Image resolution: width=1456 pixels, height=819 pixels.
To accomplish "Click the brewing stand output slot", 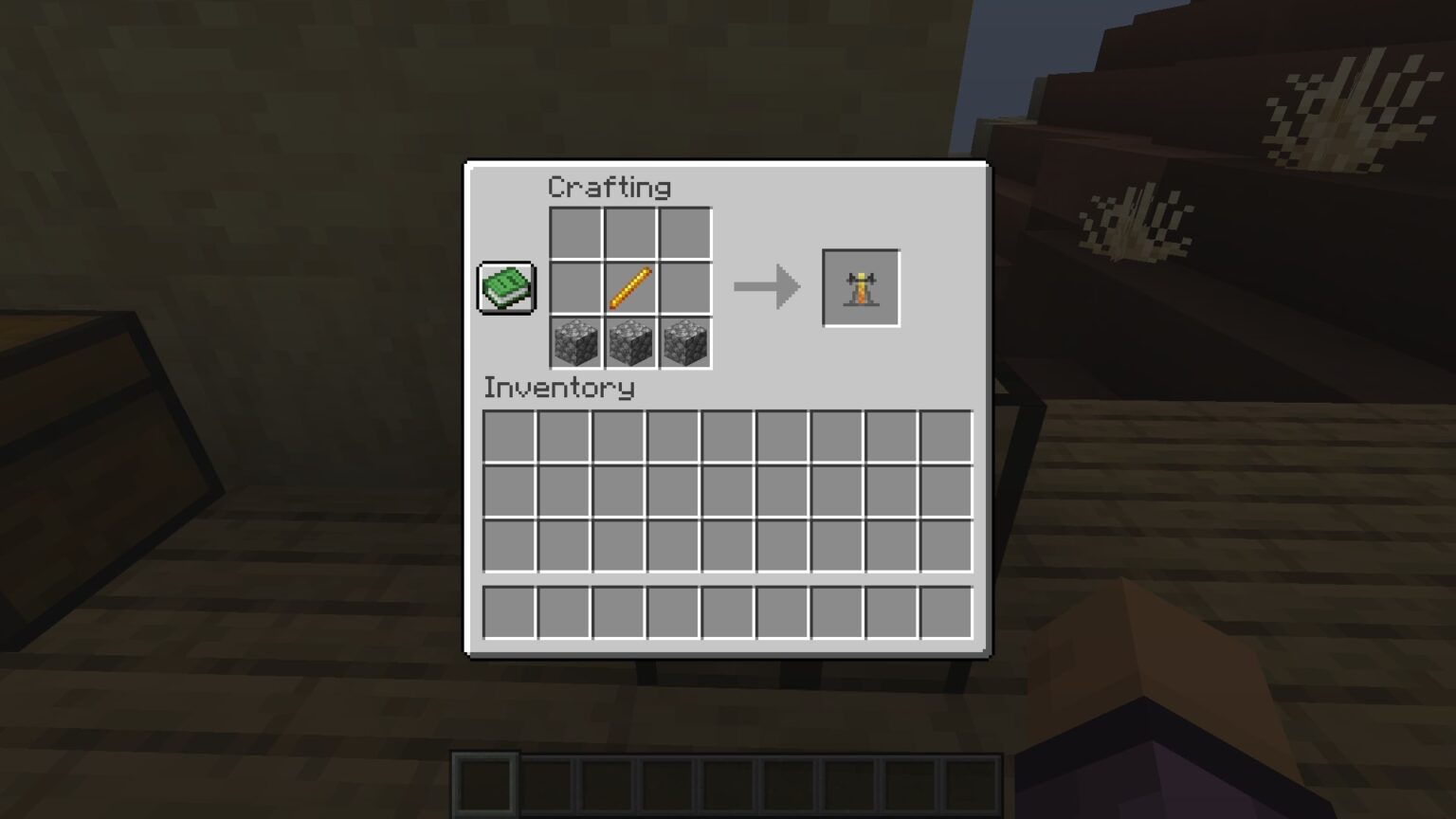I will [x=861, y=287].
